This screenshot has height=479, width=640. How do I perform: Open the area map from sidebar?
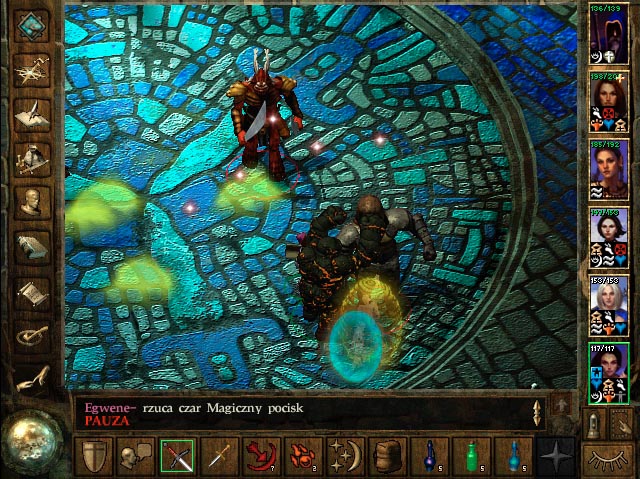coord(33,67)
